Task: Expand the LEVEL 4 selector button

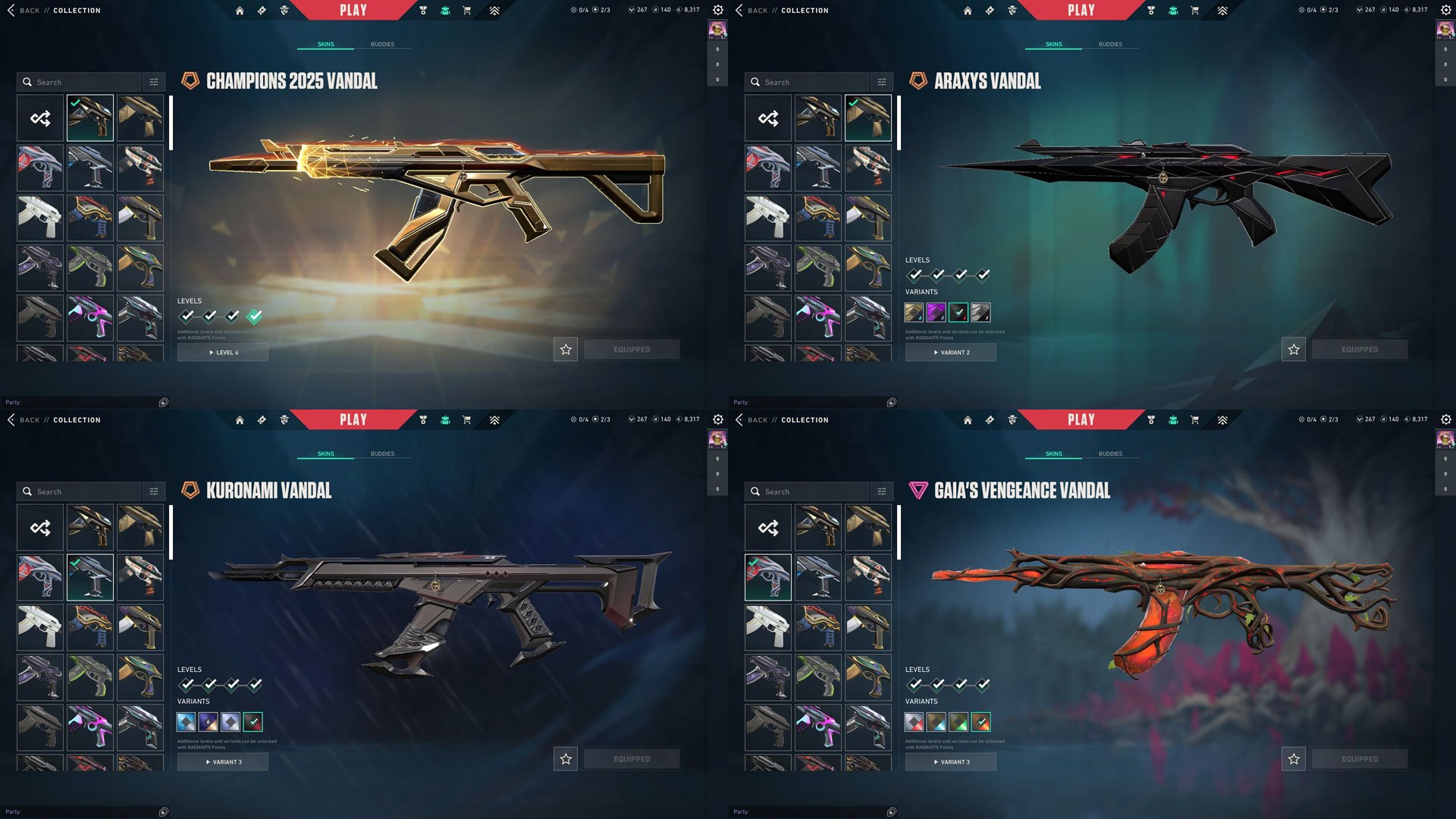Action: [222, 352]
